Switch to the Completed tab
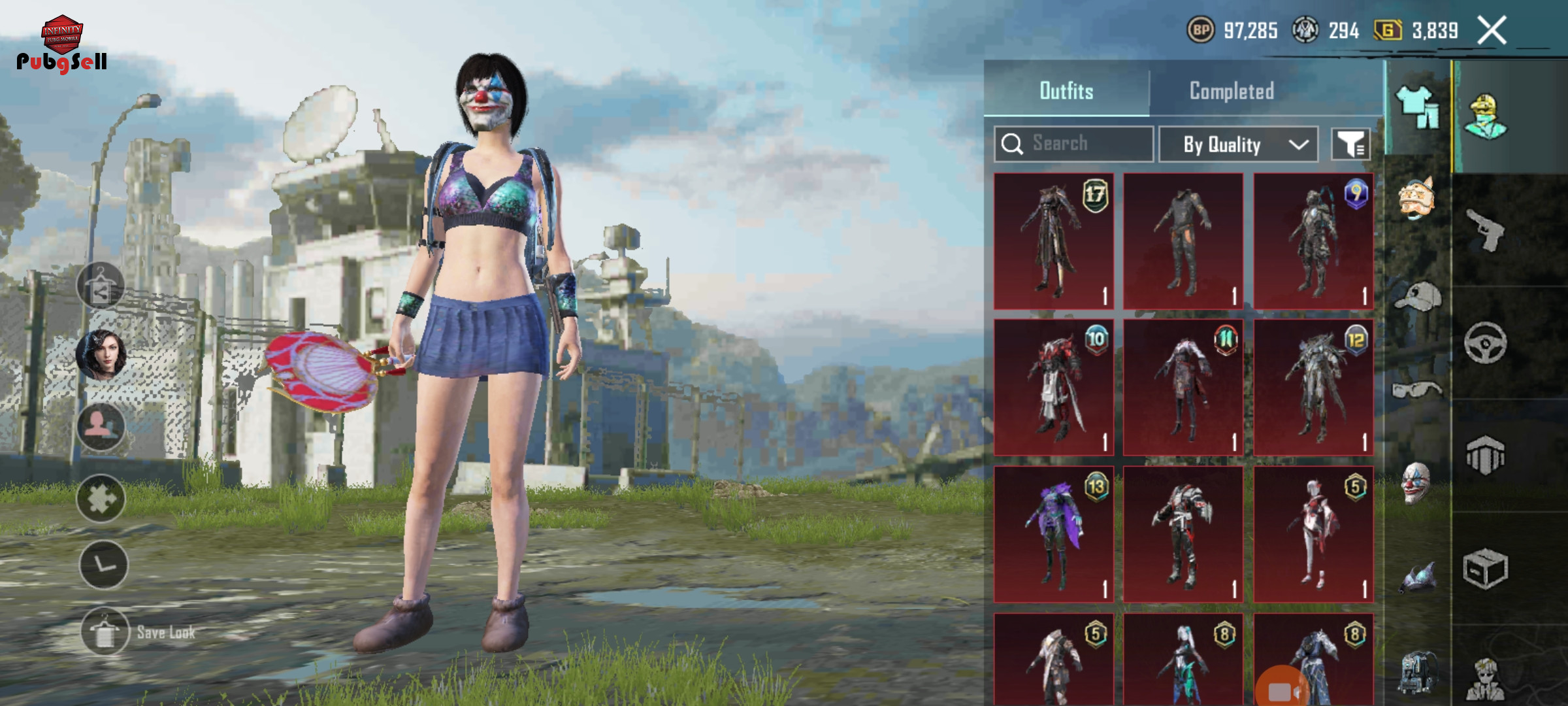The width and height of the screenshot is (1568, 706). 1231,91
